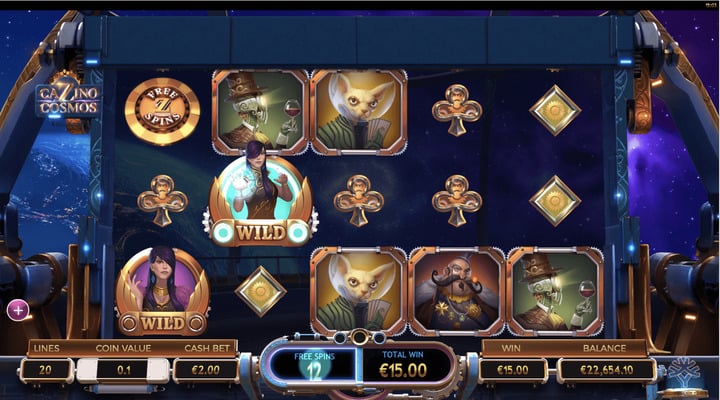Screen dimensions: 720x400
Task: Open the purple plus menu button
Action: (x=17, y=310)
